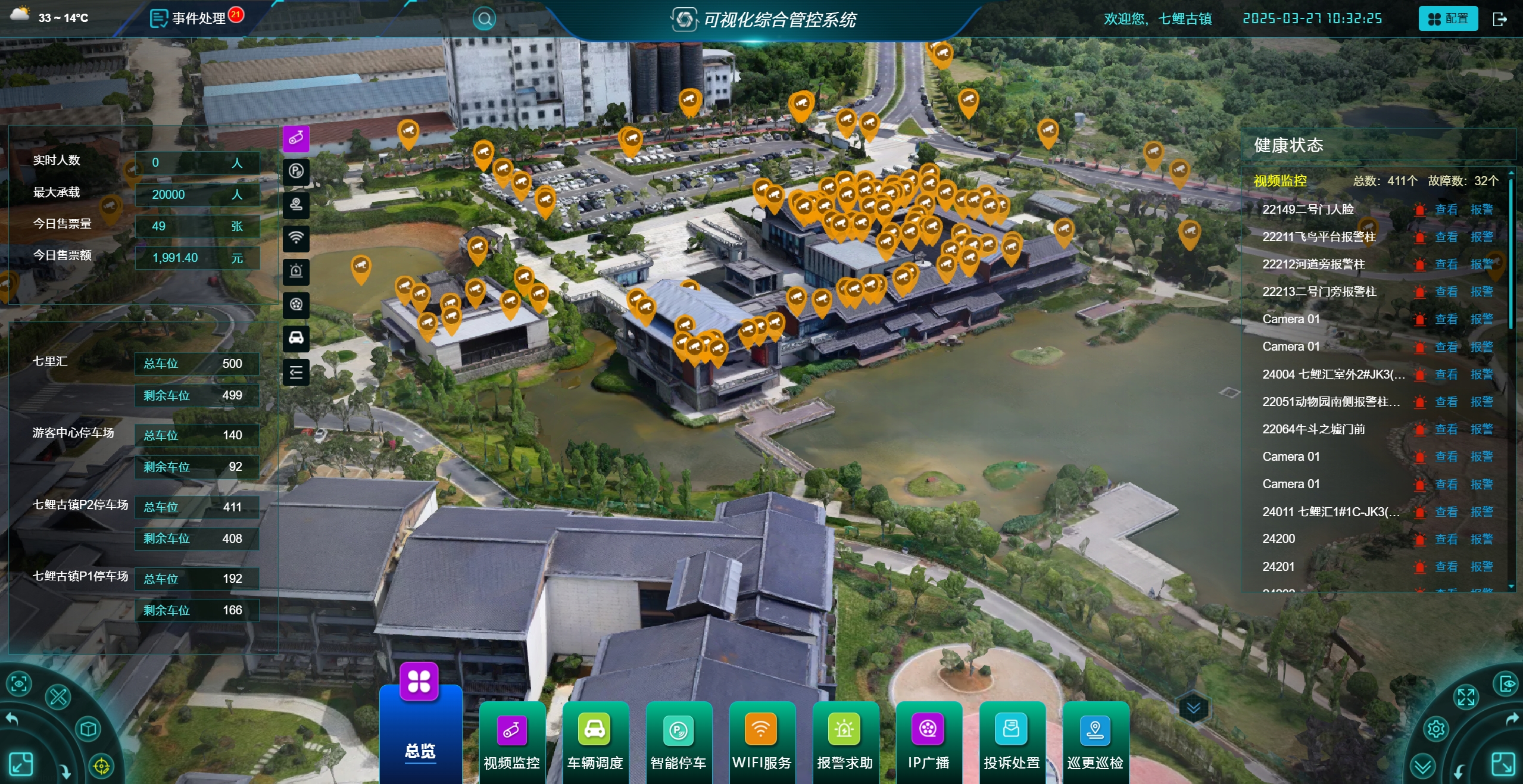1523x784 pixels.
Task: Open the 视频监控 video monitoring module
Action: (x=511, y=742)
